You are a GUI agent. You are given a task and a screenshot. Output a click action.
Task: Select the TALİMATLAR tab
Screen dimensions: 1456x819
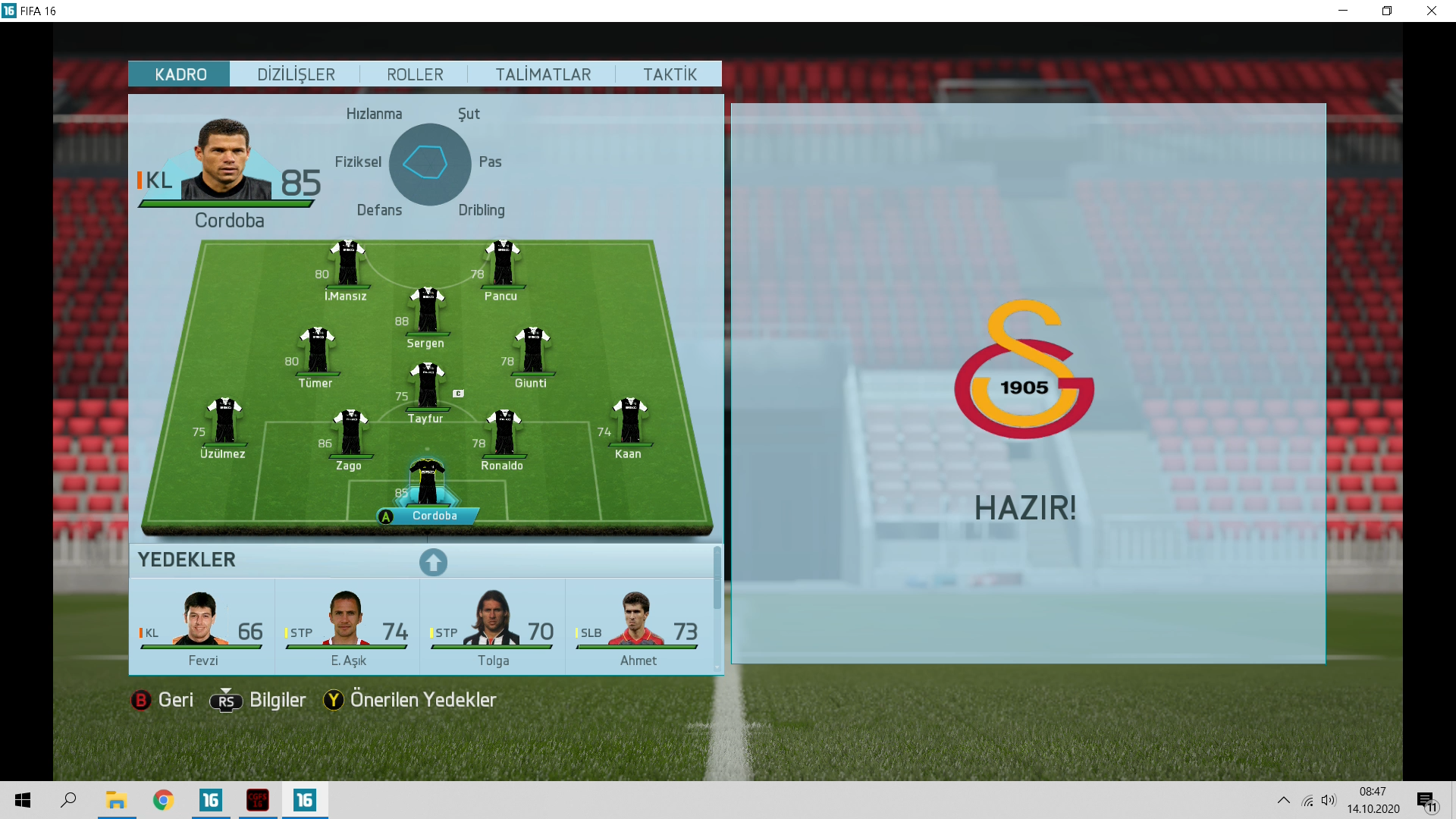pyautogui.click(x=543, y=74)
